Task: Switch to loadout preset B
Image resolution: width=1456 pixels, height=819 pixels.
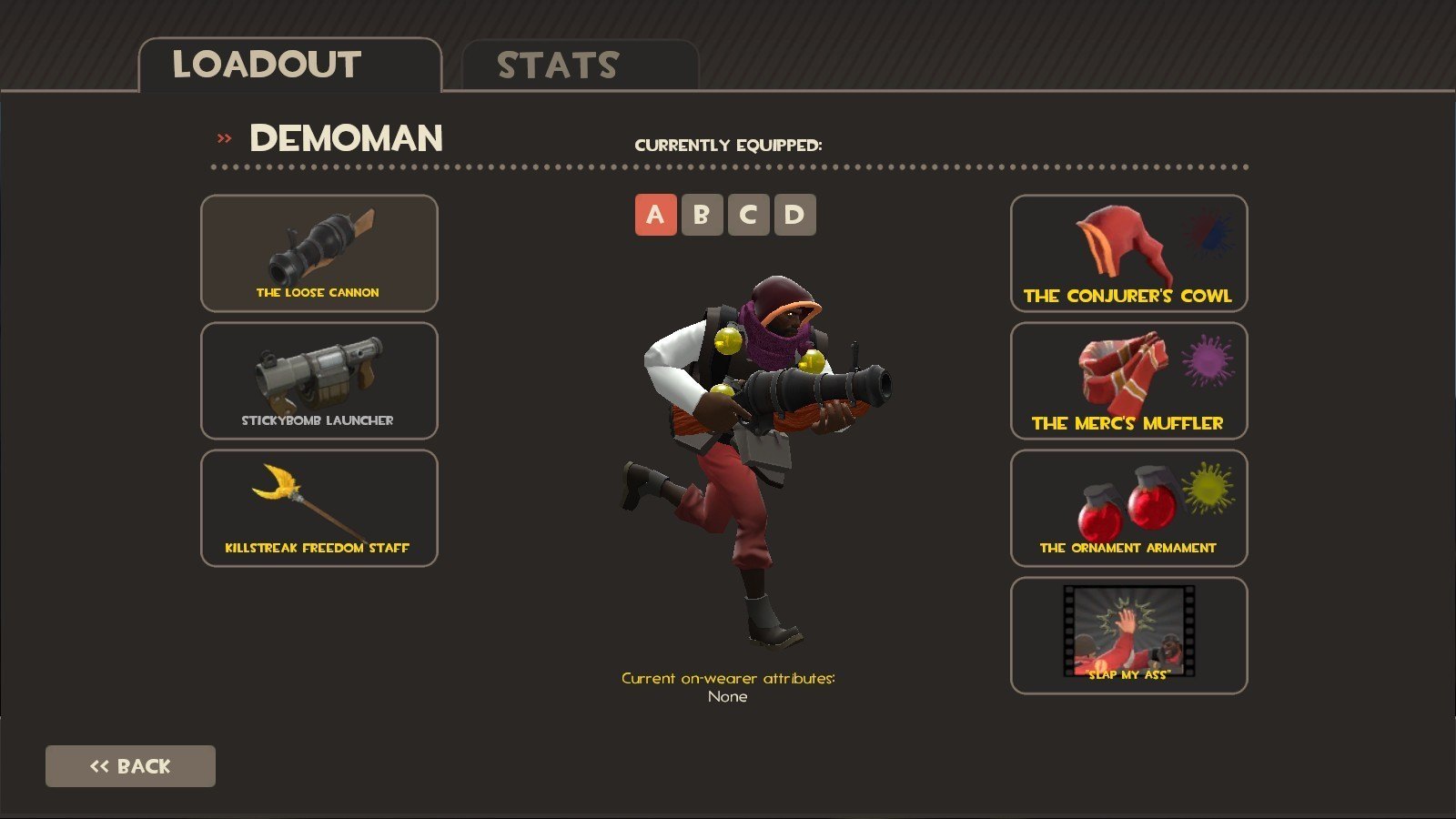Action: pyautogui.click(x=702, y=215)
